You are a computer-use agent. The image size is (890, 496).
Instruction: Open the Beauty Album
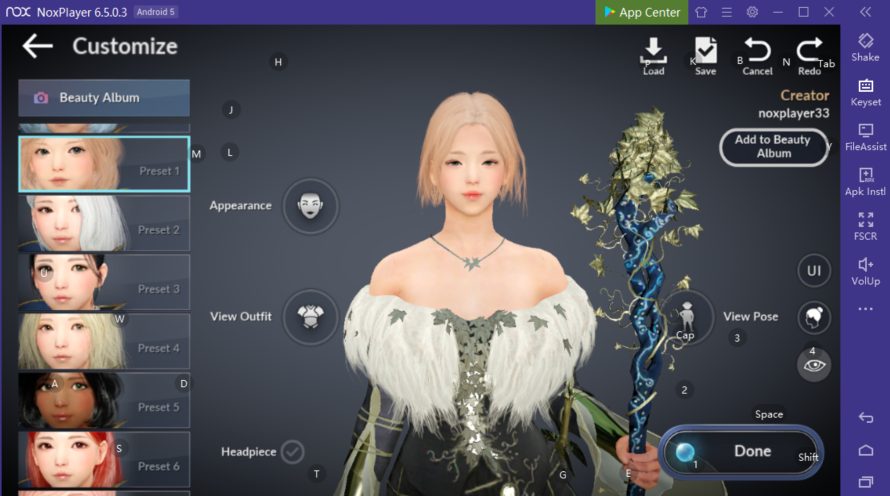point(104,98)
